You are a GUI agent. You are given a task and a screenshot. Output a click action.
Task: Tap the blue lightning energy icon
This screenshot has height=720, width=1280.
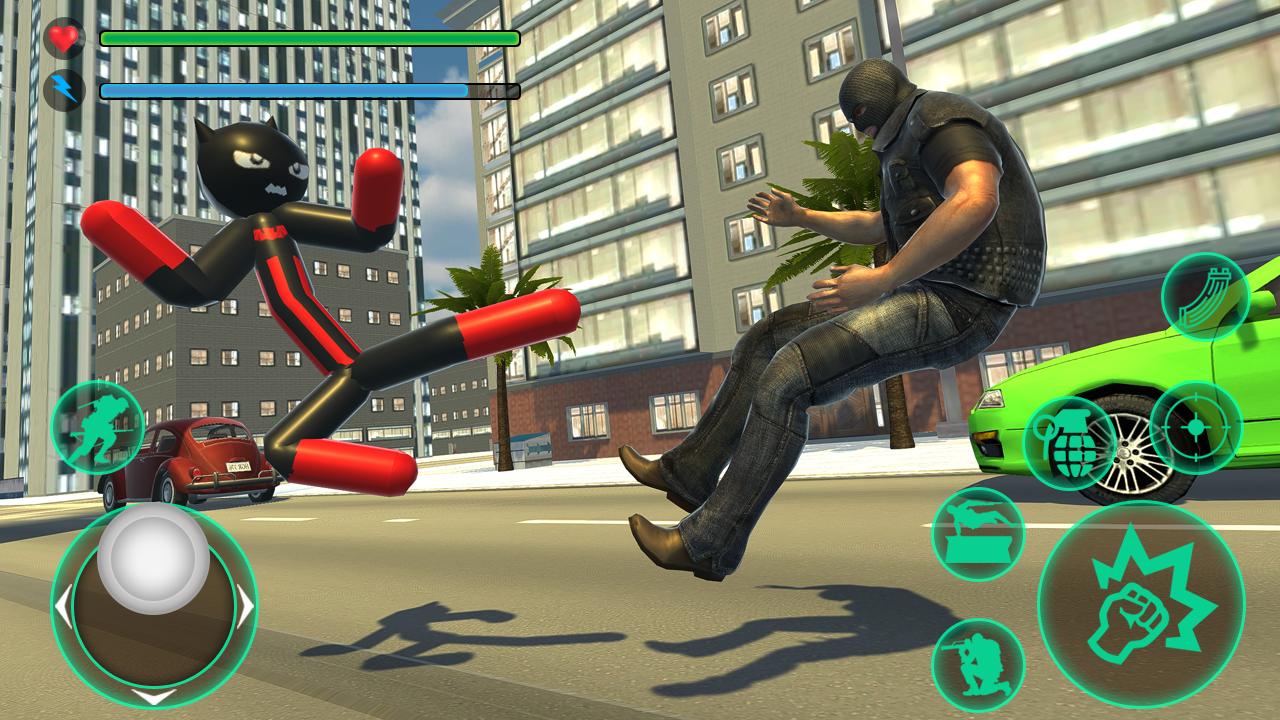[x=62, y=90]
